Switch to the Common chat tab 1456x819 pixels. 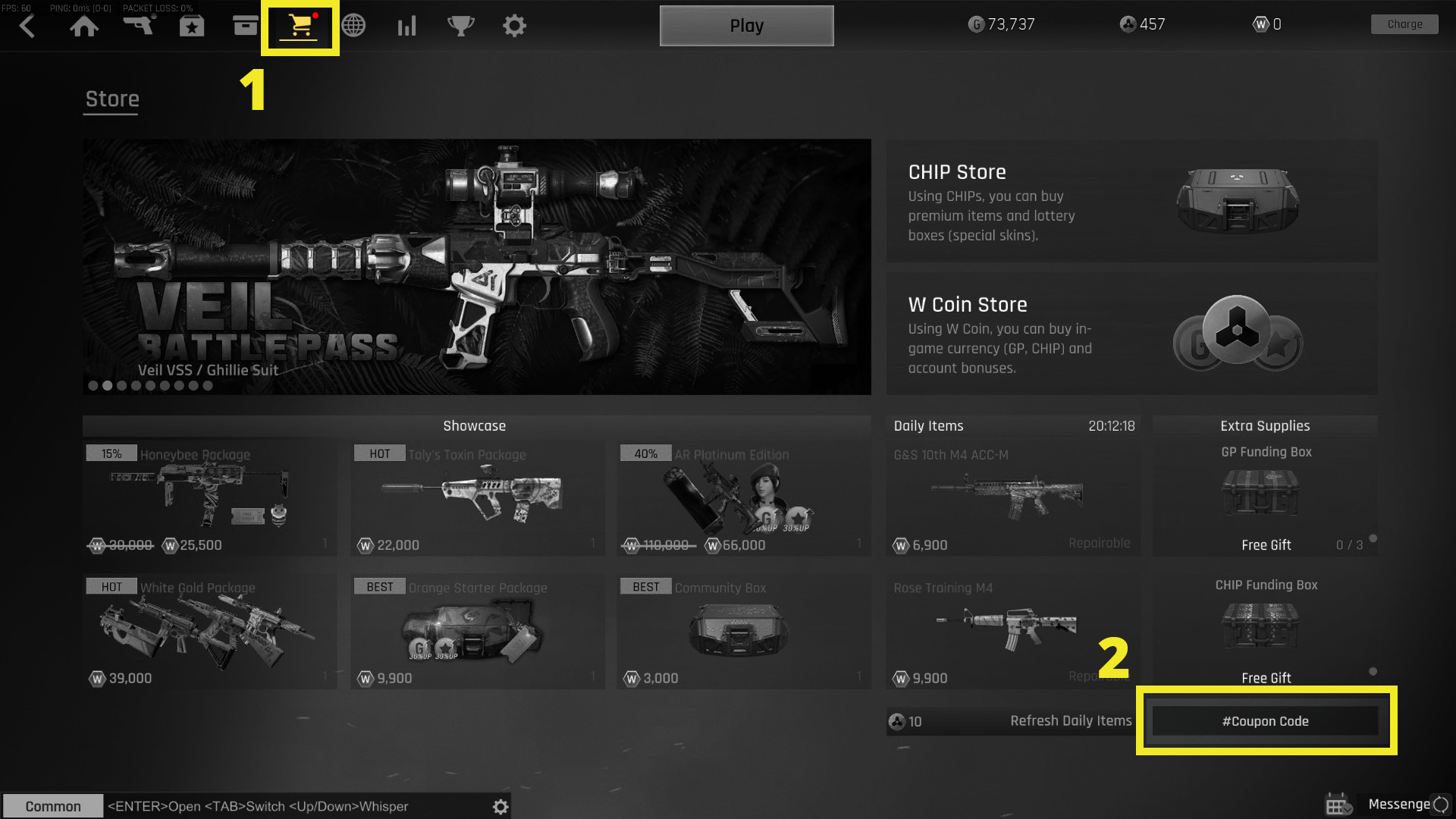pyautogui.click(x=52, y=806)
